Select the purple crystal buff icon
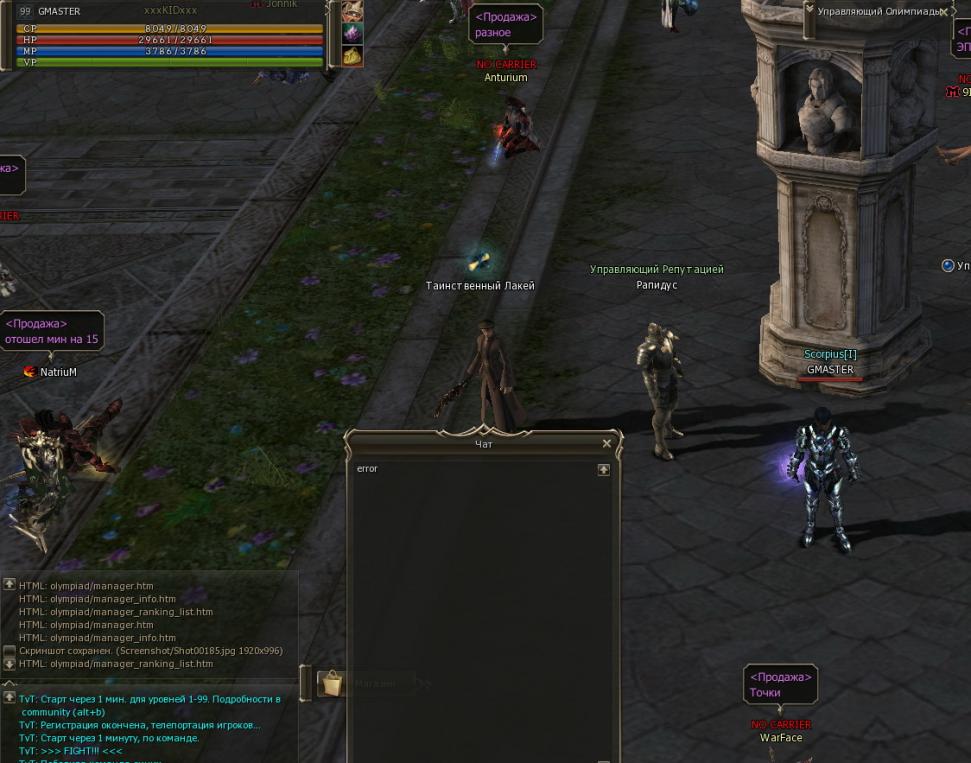 click(x=352, y=33)
